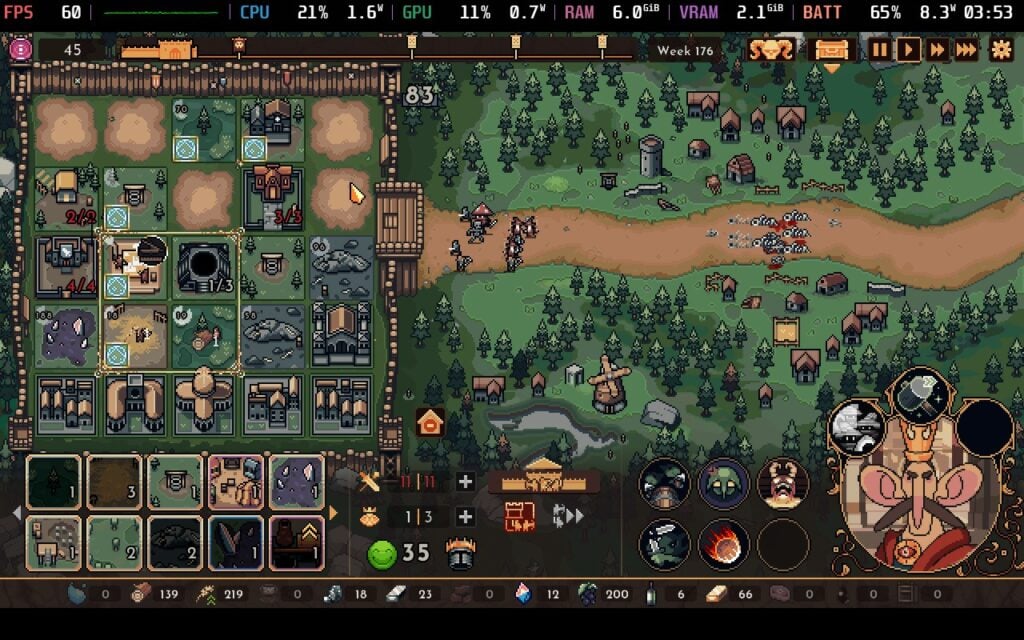Select the dark forest tile card
The image size is (1024, 640).
[54, 481]
